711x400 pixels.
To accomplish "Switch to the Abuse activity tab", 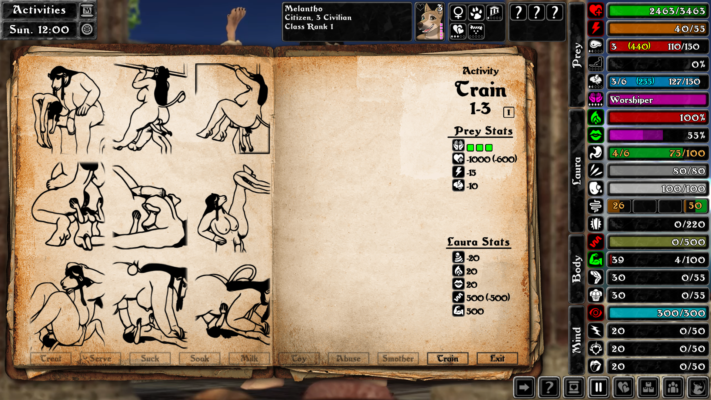I will coord(349,358).
